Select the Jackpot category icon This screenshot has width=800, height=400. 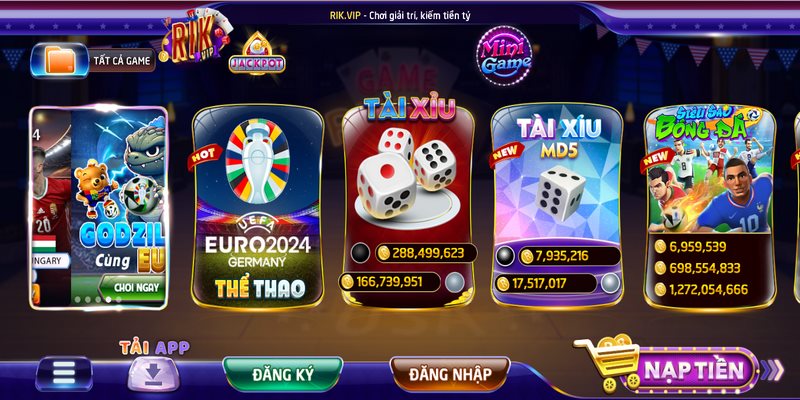click(x=256, y=57)
